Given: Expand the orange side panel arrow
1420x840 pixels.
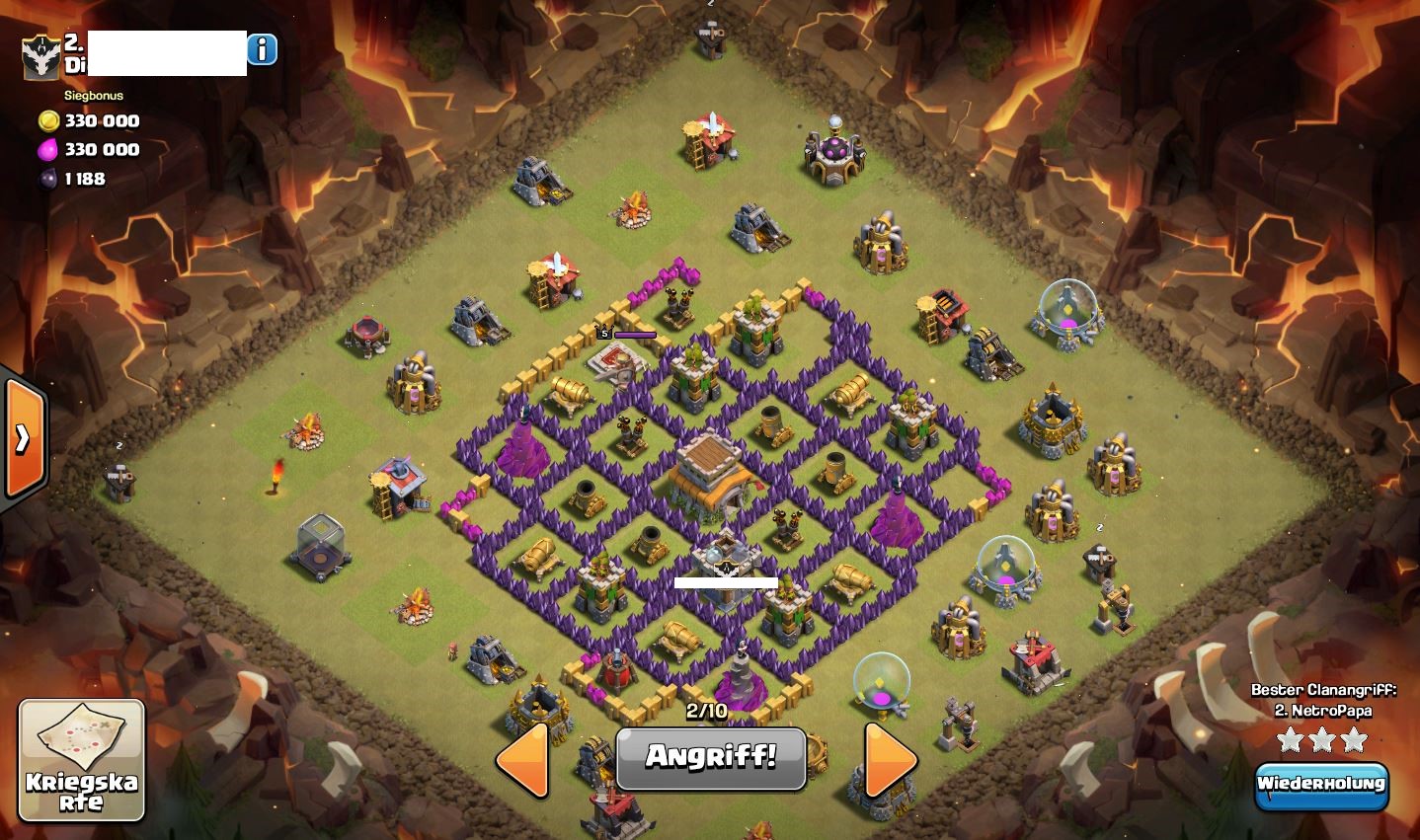Looking at the screenshot, I should (24, 438).
